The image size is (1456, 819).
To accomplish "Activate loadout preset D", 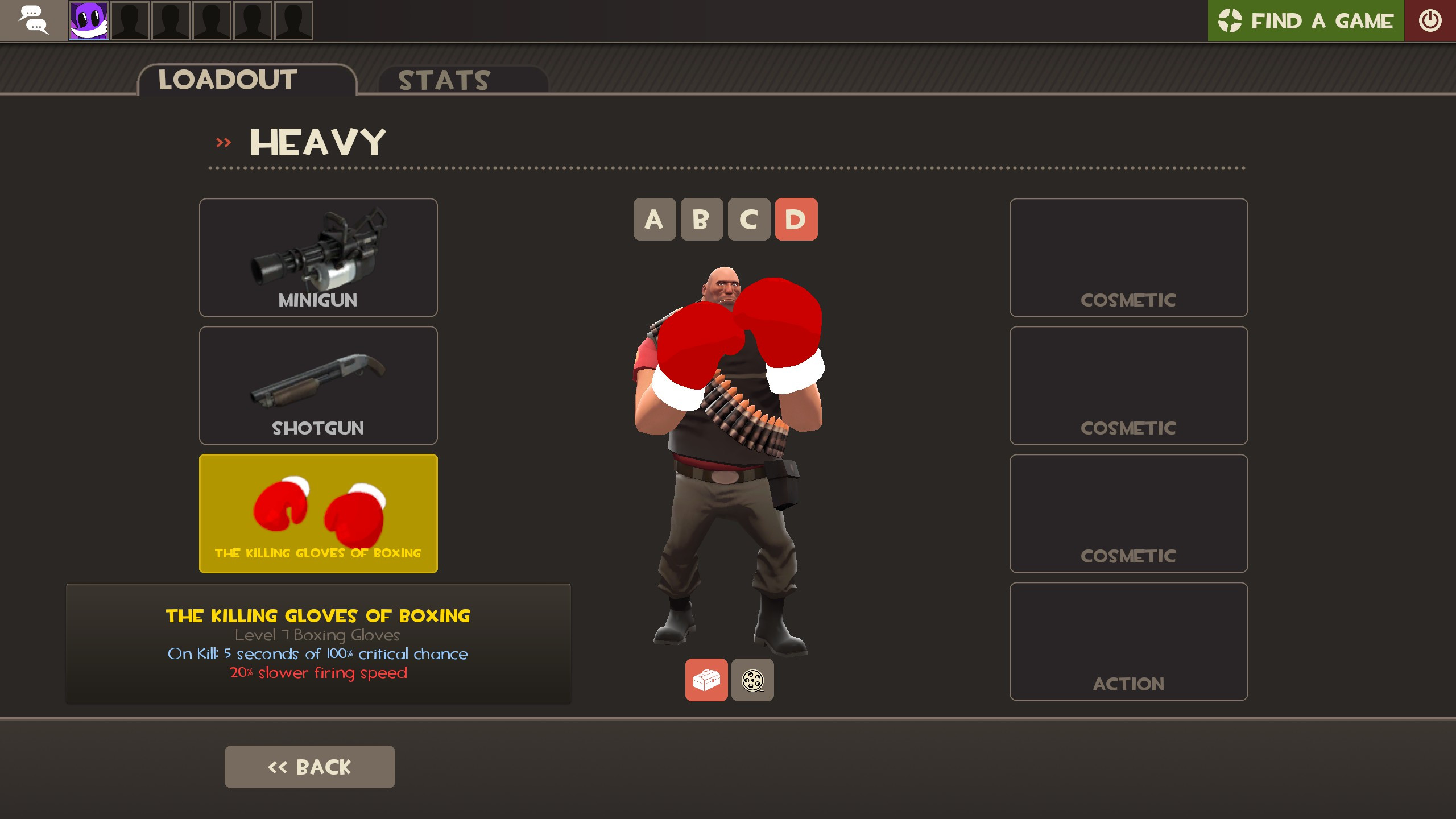I will click(x=796, y=220).
